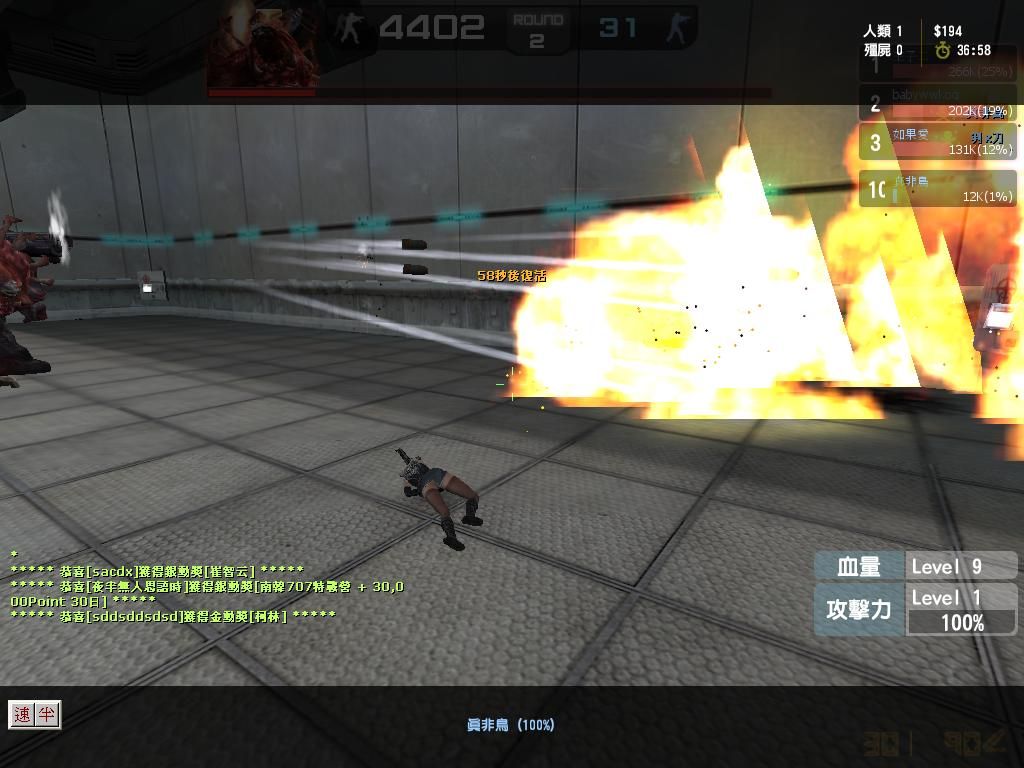This screenshot has width=1024, height=768.
Task: Upgrade the 血量 health level panel
Action: (915, 566)
